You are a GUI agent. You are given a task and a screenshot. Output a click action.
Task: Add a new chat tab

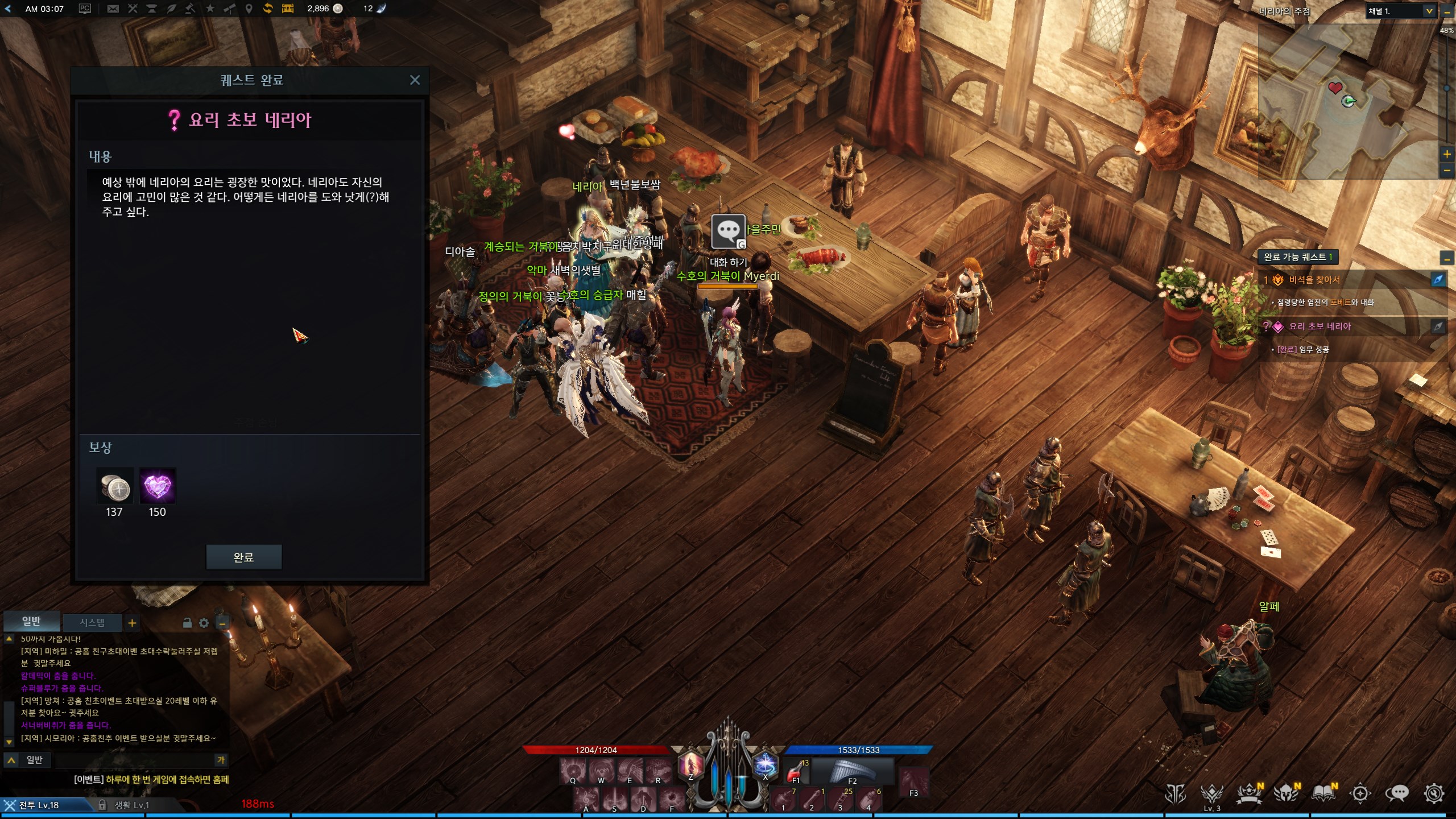tap(132, 623)
